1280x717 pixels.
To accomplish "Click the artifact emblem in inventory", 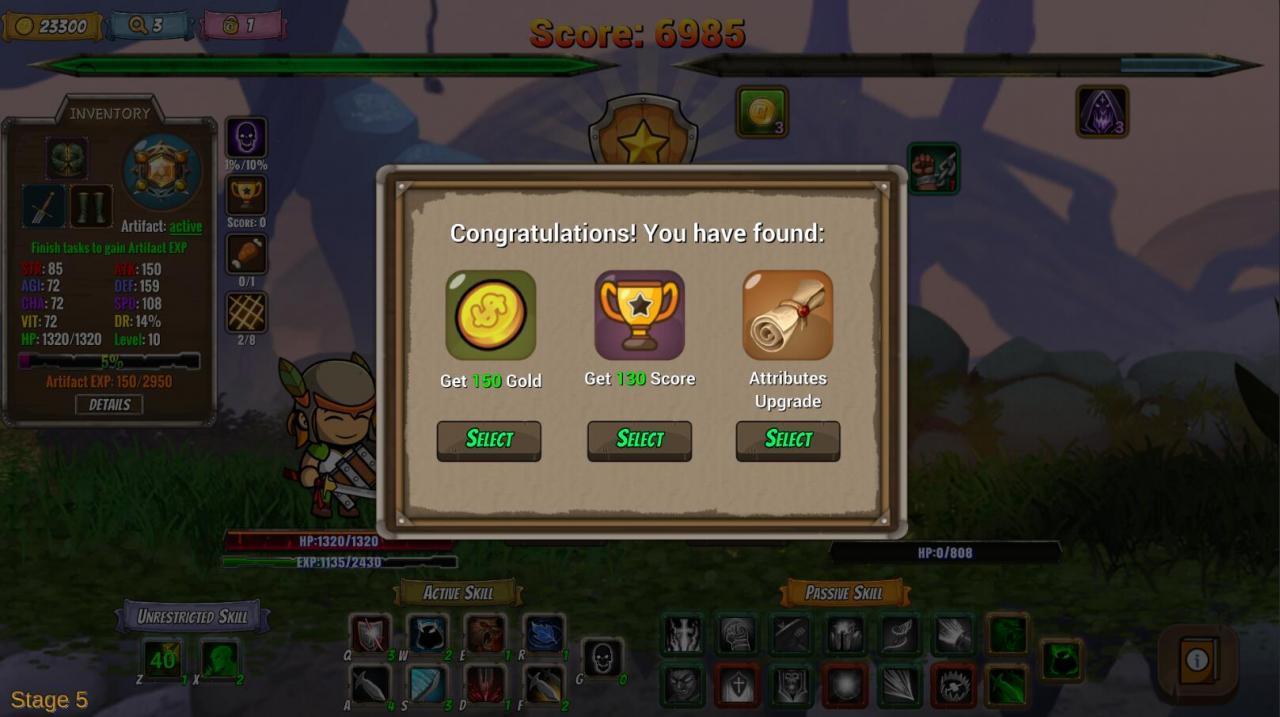I will pyautogui.click(x=162, y=172).
